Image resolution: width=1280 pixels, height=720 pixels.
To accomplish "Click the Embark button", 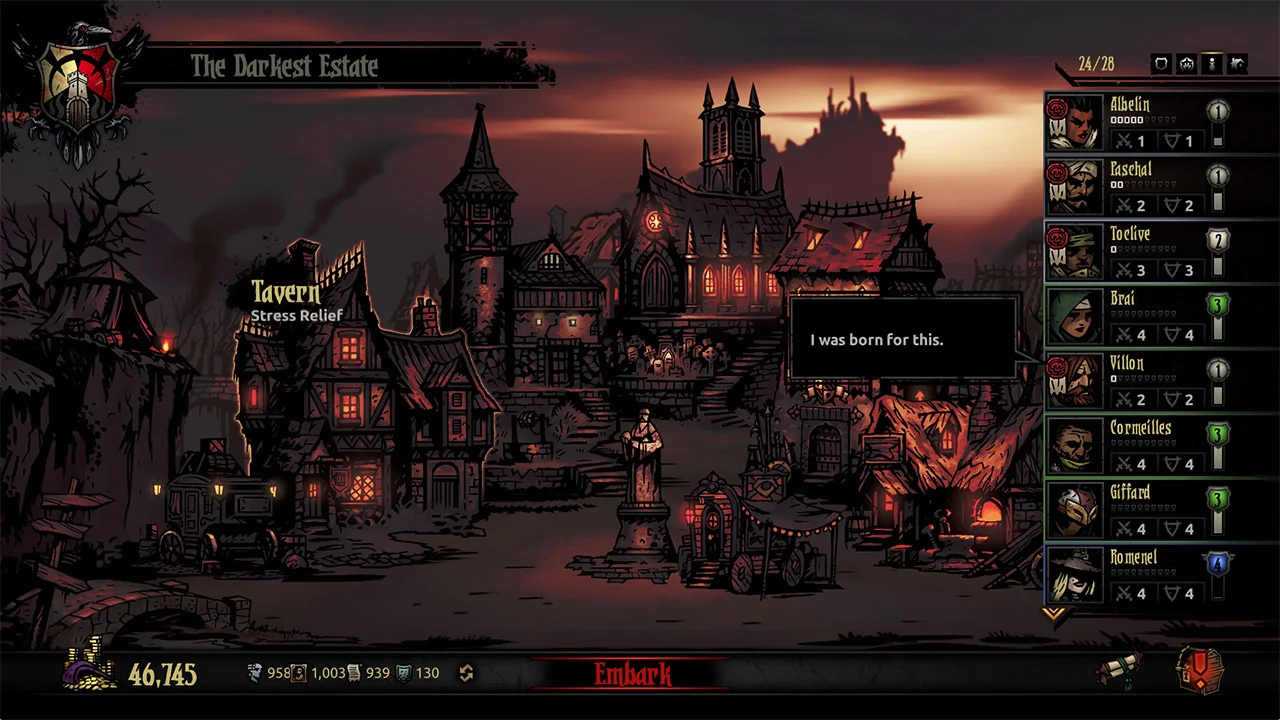I will [634, 674].
